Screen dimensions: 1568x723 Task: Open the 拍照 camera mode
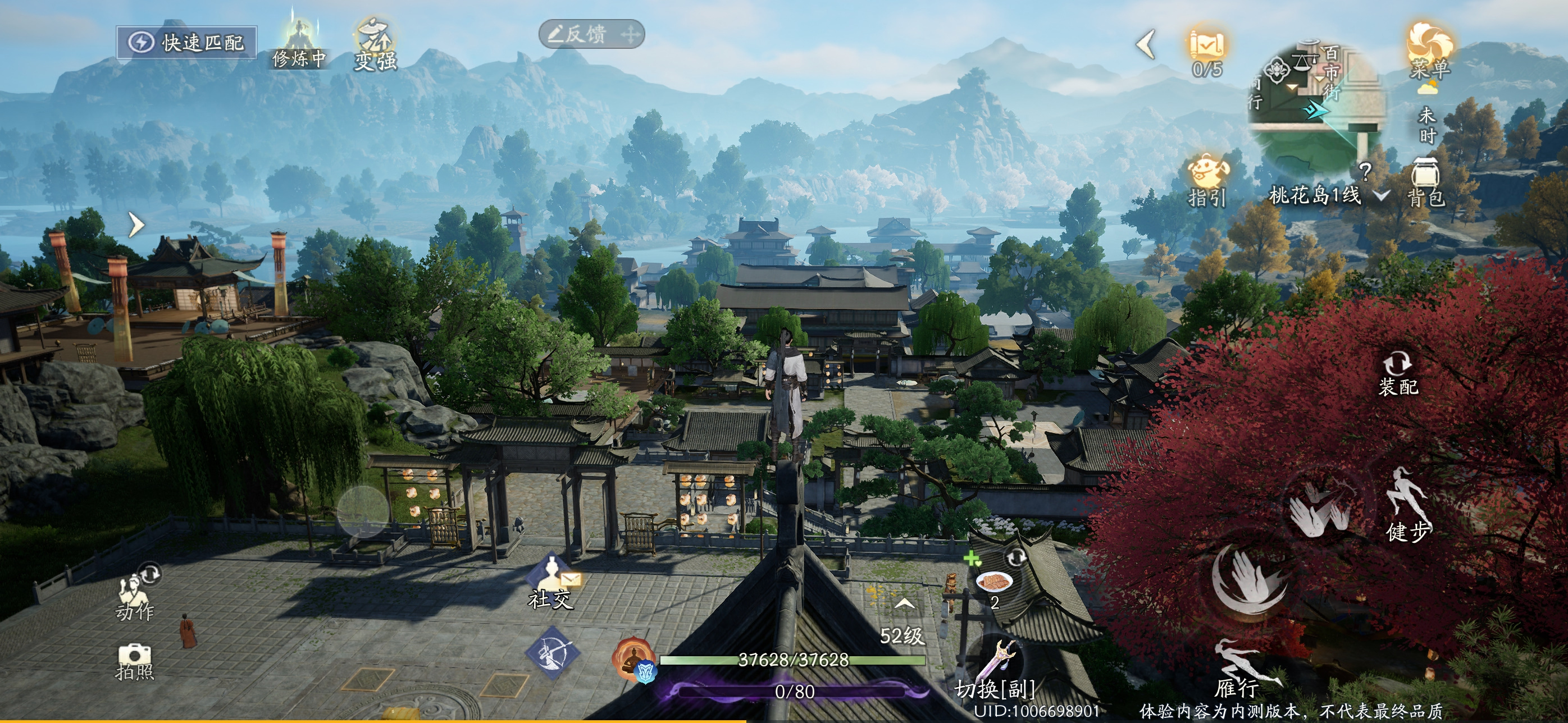click(x=135, y=661)
